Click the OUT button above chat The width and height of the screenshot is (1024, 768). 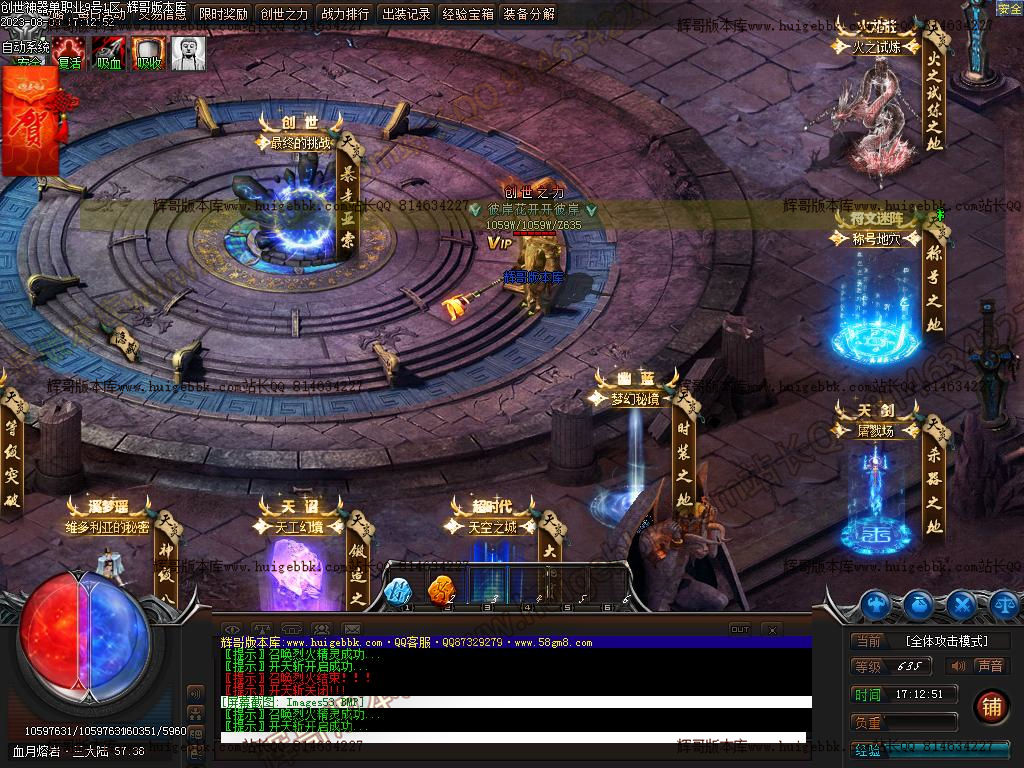tap(740, 629)
